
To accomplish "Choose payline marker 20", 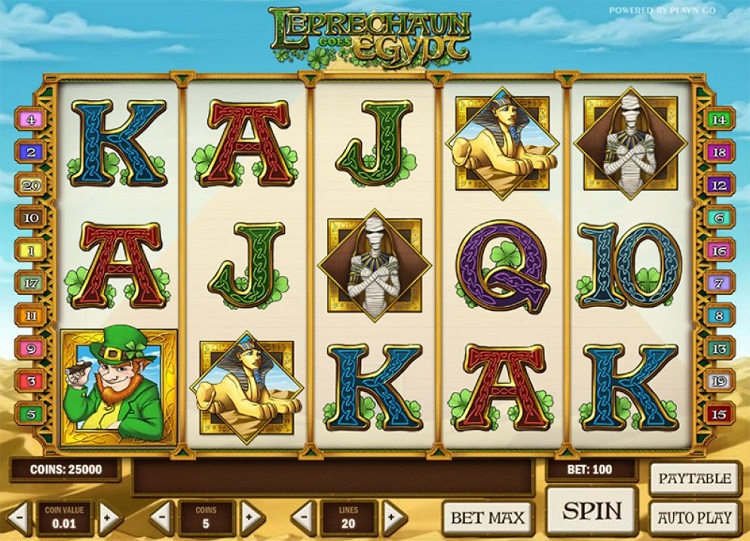I will click(x=31, y=185).
